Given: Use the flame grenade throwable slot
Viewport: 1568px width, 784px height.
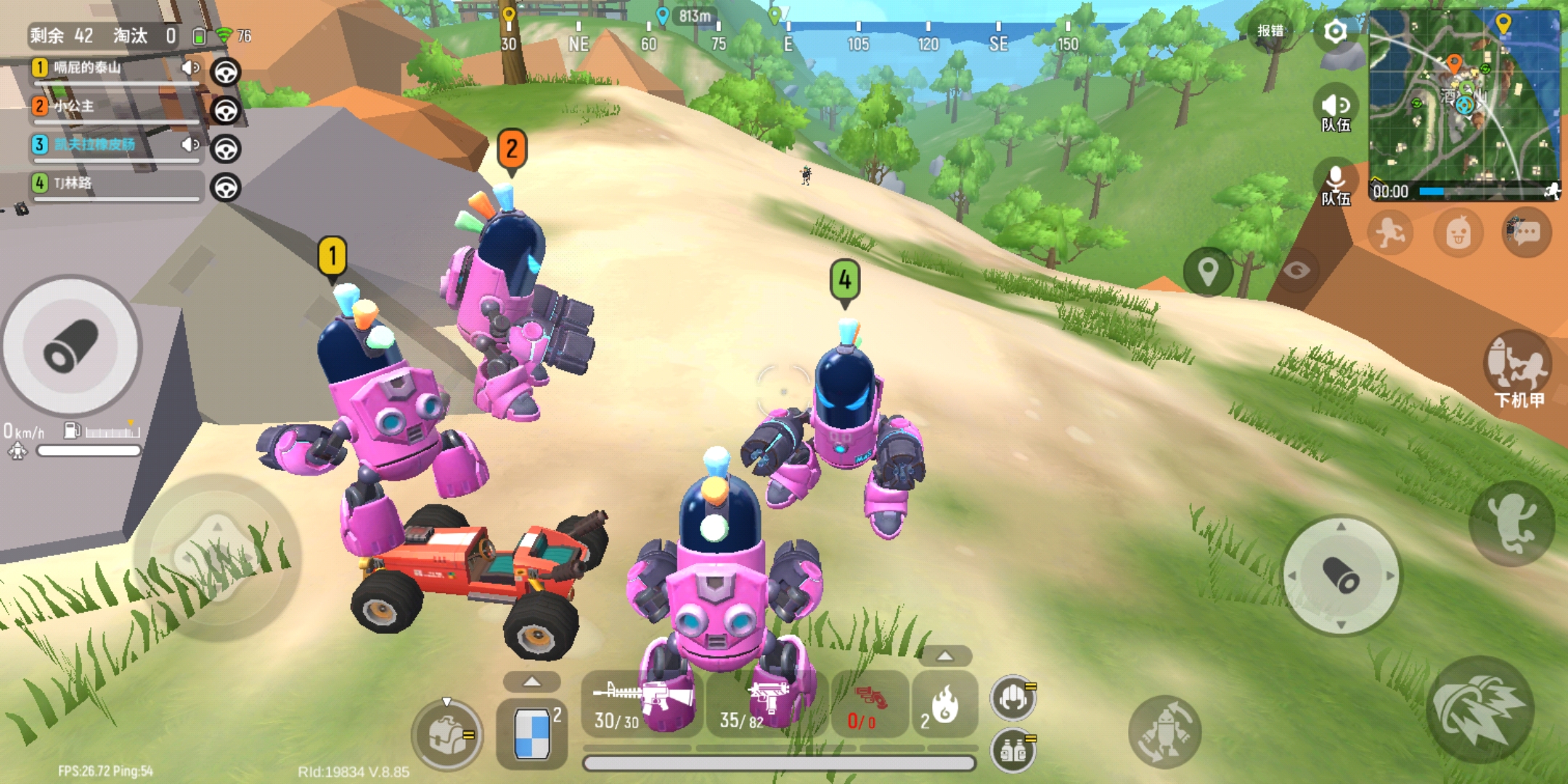Looking at the screenshot, I should tap(944, 704).
